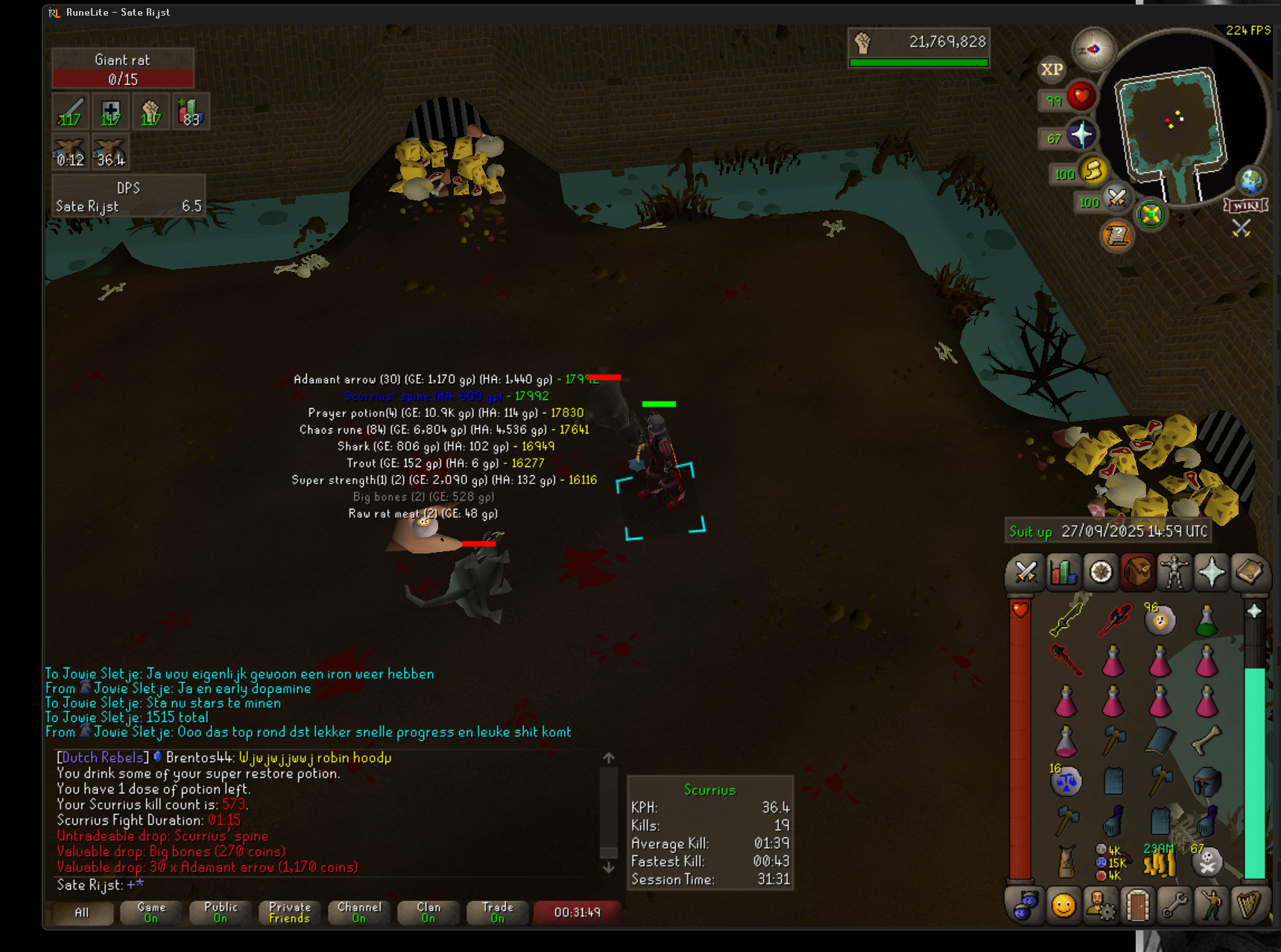Open the Combat Options tab
1281x952 pixels.
pos(1025,572)
